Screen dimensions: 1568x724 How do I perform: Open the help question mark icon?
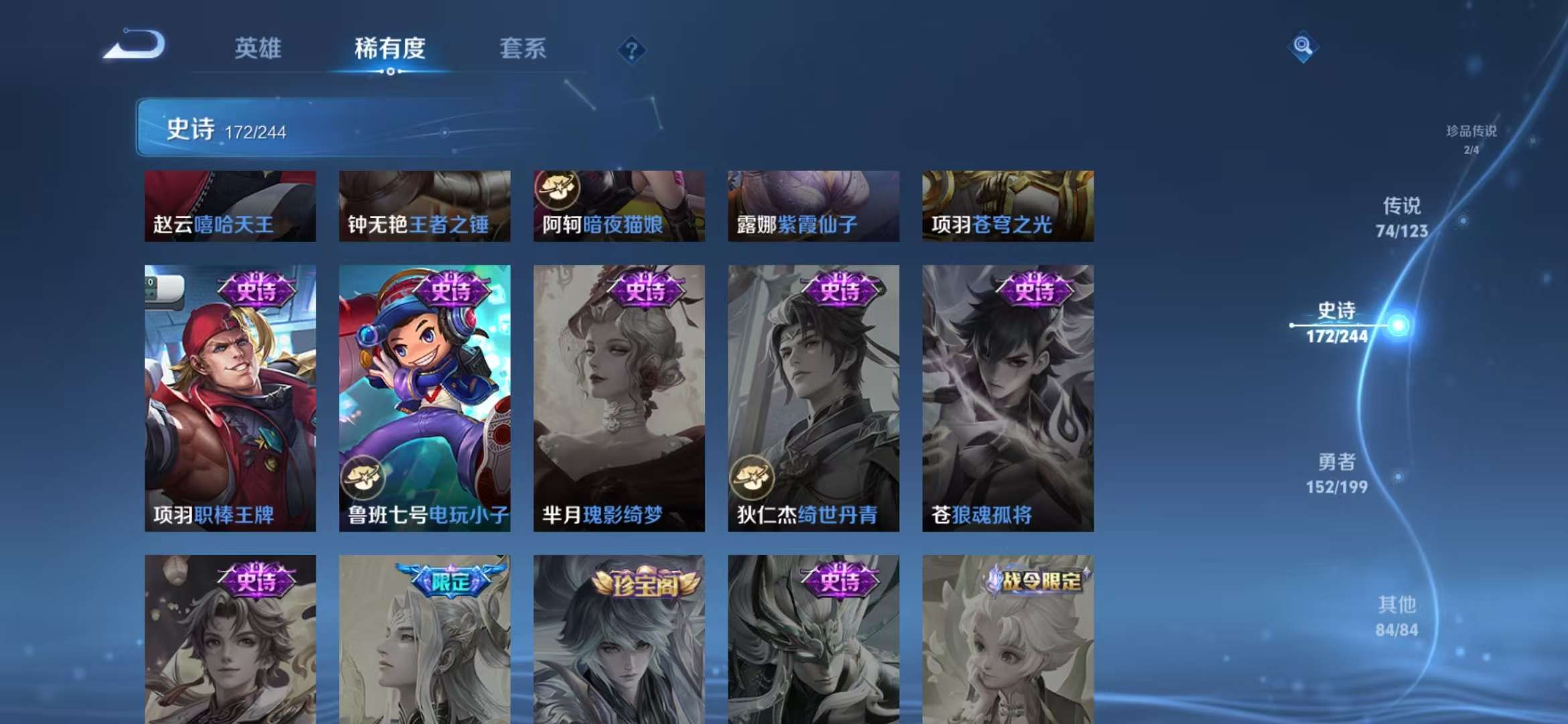coord(631,50)
